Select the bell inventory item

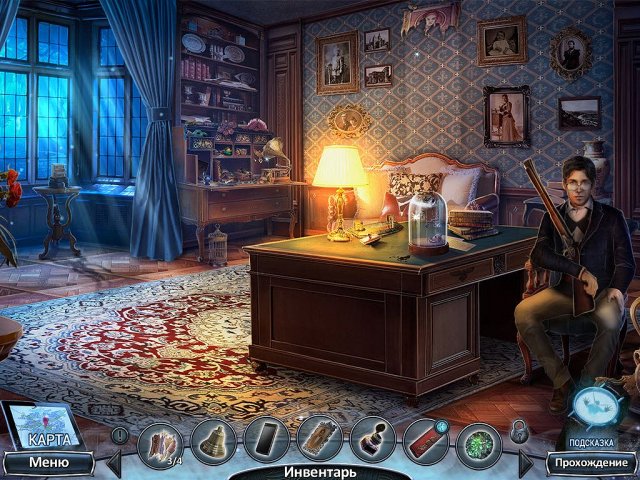click(213, 440)
